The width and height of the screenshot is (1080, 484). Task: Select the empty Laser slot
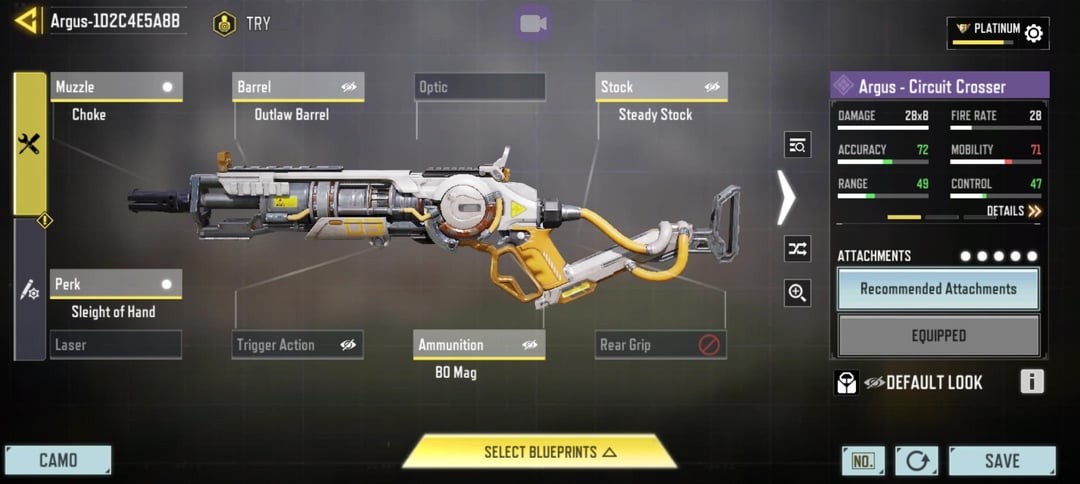pyautogui.click(x=116, y=345)
